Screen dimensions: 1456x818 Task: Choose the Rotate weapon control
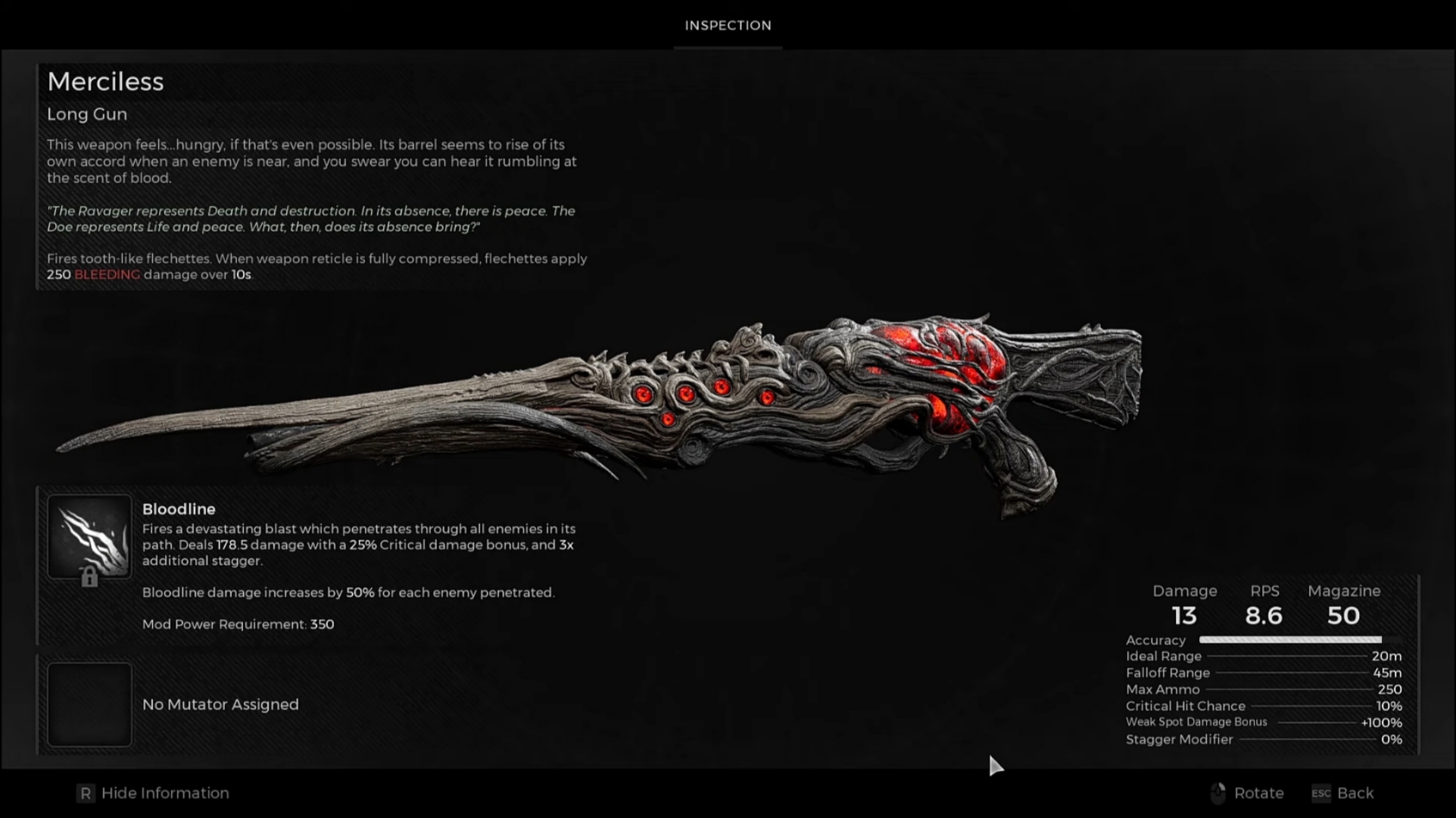pyautogui.click(x=1246, y=793)
